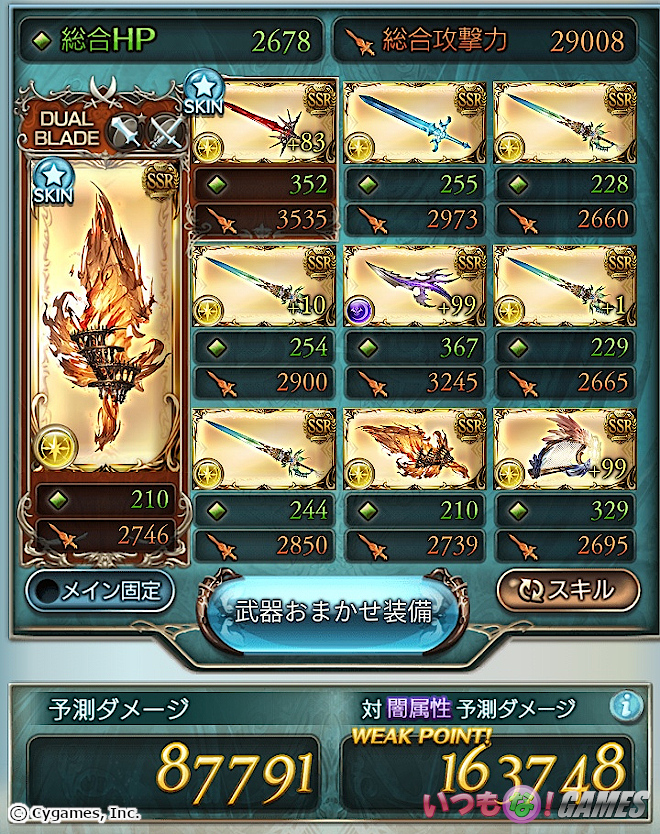The height and width of the screenshot is (834, 660).
Task: Select the fiery winged weapon with 2739 attack
Action: [x=415, y=450]
